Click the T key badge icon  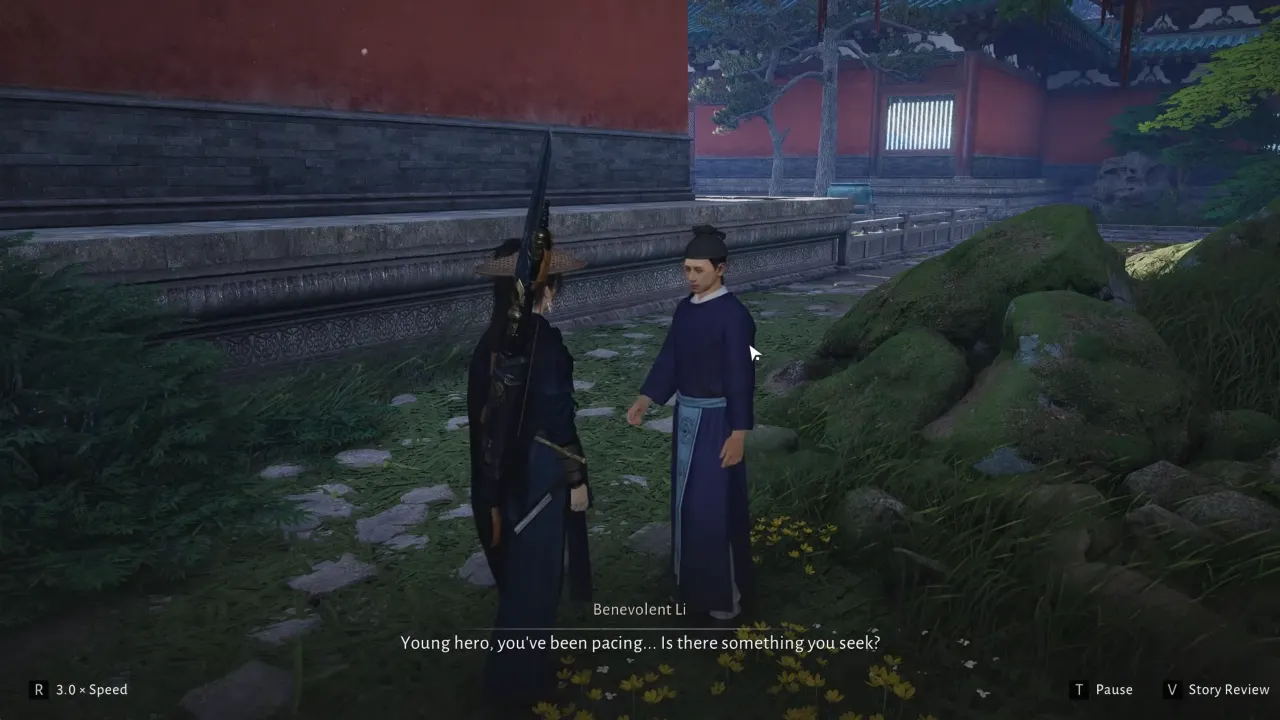pos(1078,689)
